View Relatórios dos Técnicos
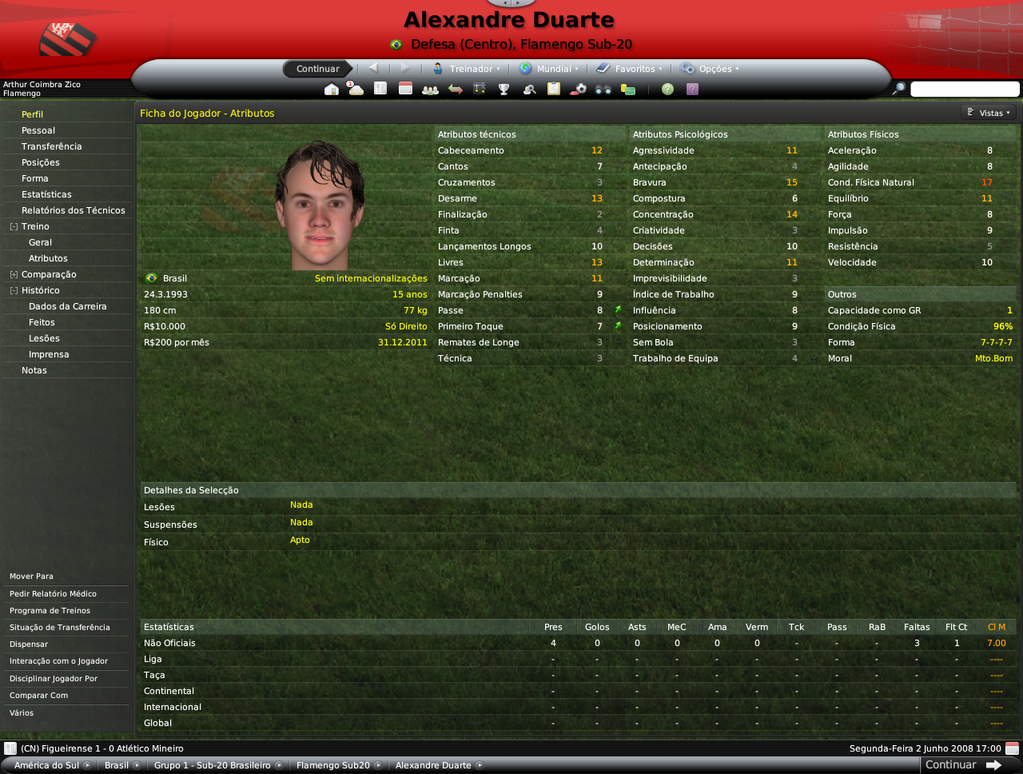 [x=73, y=211]
